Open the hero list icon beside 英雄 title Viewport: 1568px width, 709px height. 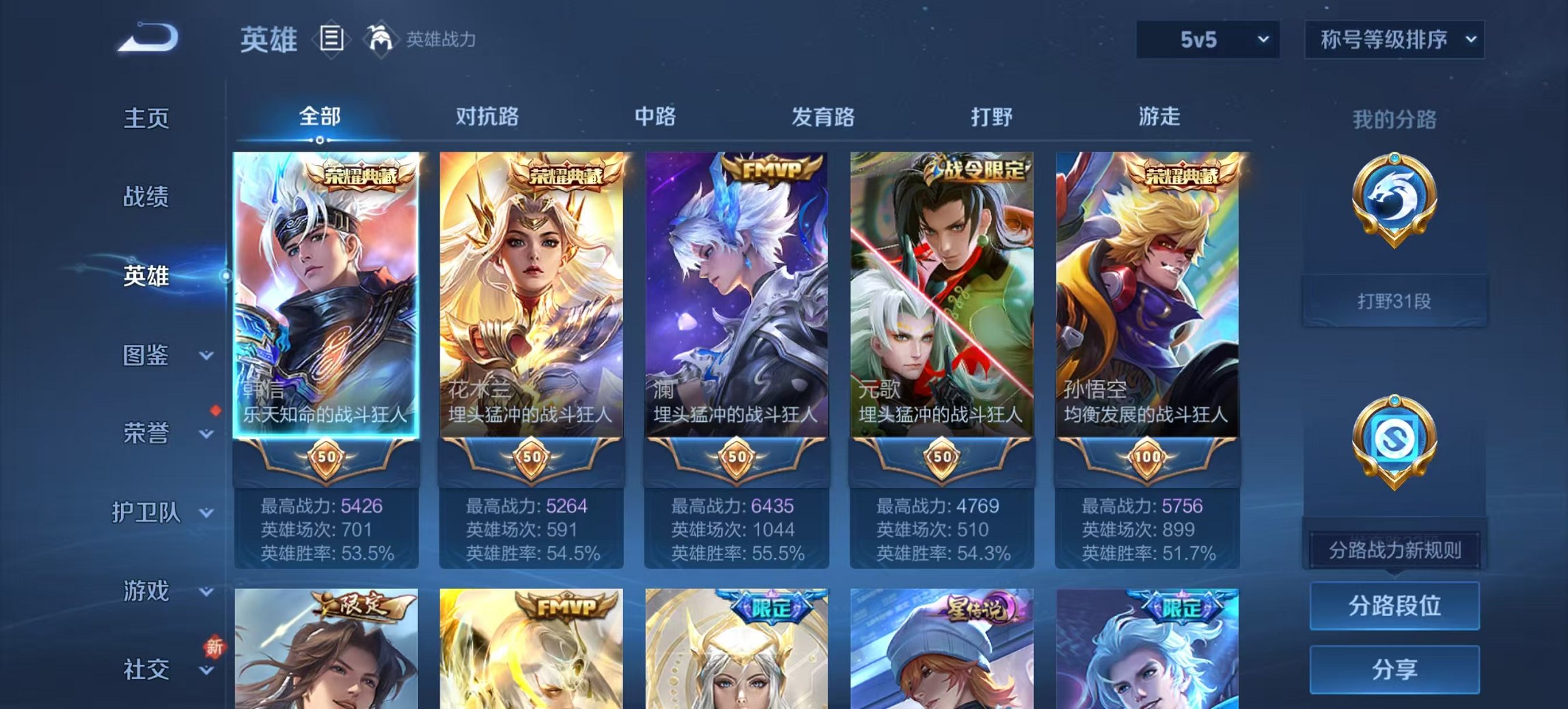(x=331, y=40)
